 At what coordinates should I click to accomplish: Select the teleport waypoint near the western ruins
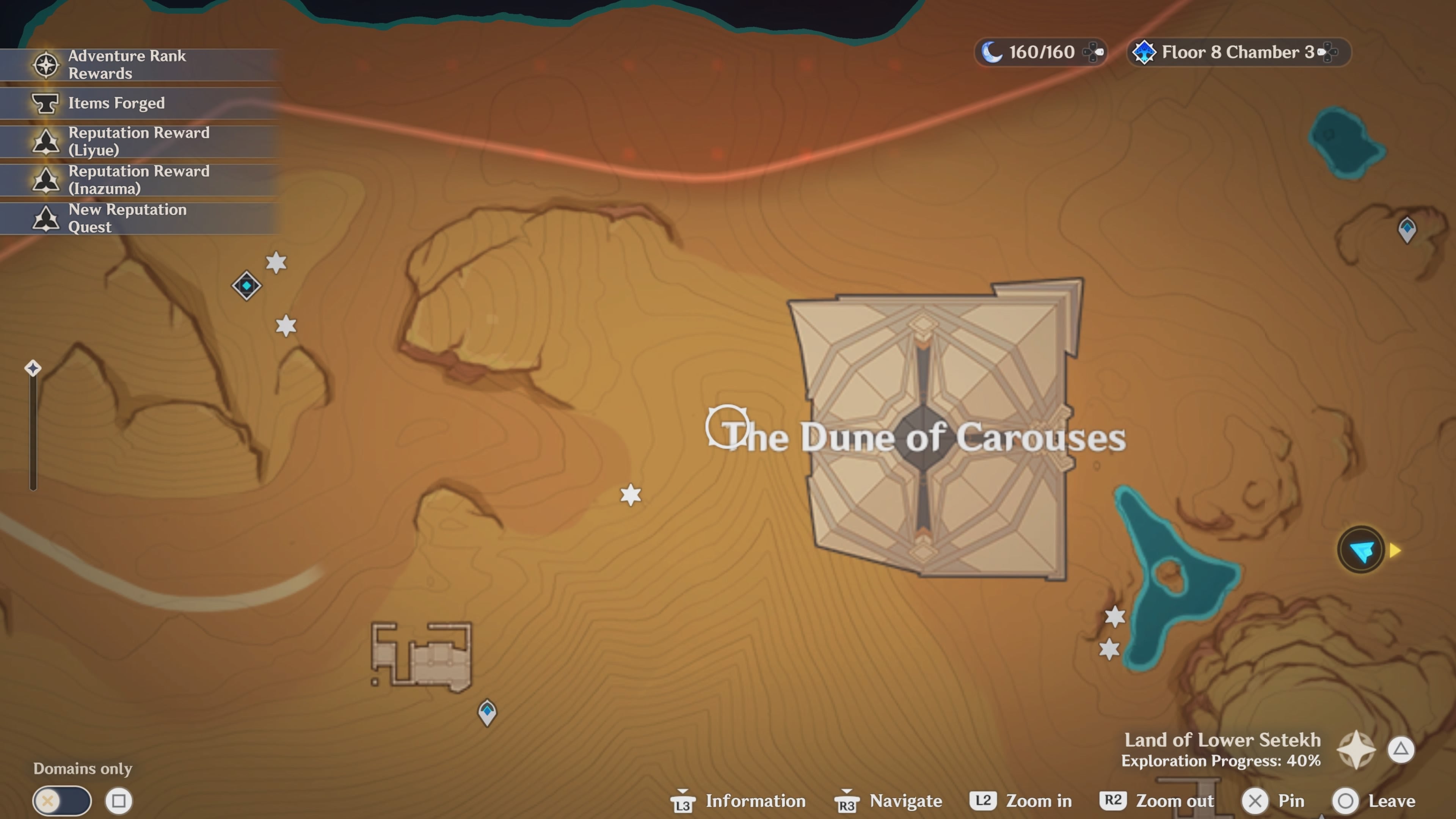246,286
